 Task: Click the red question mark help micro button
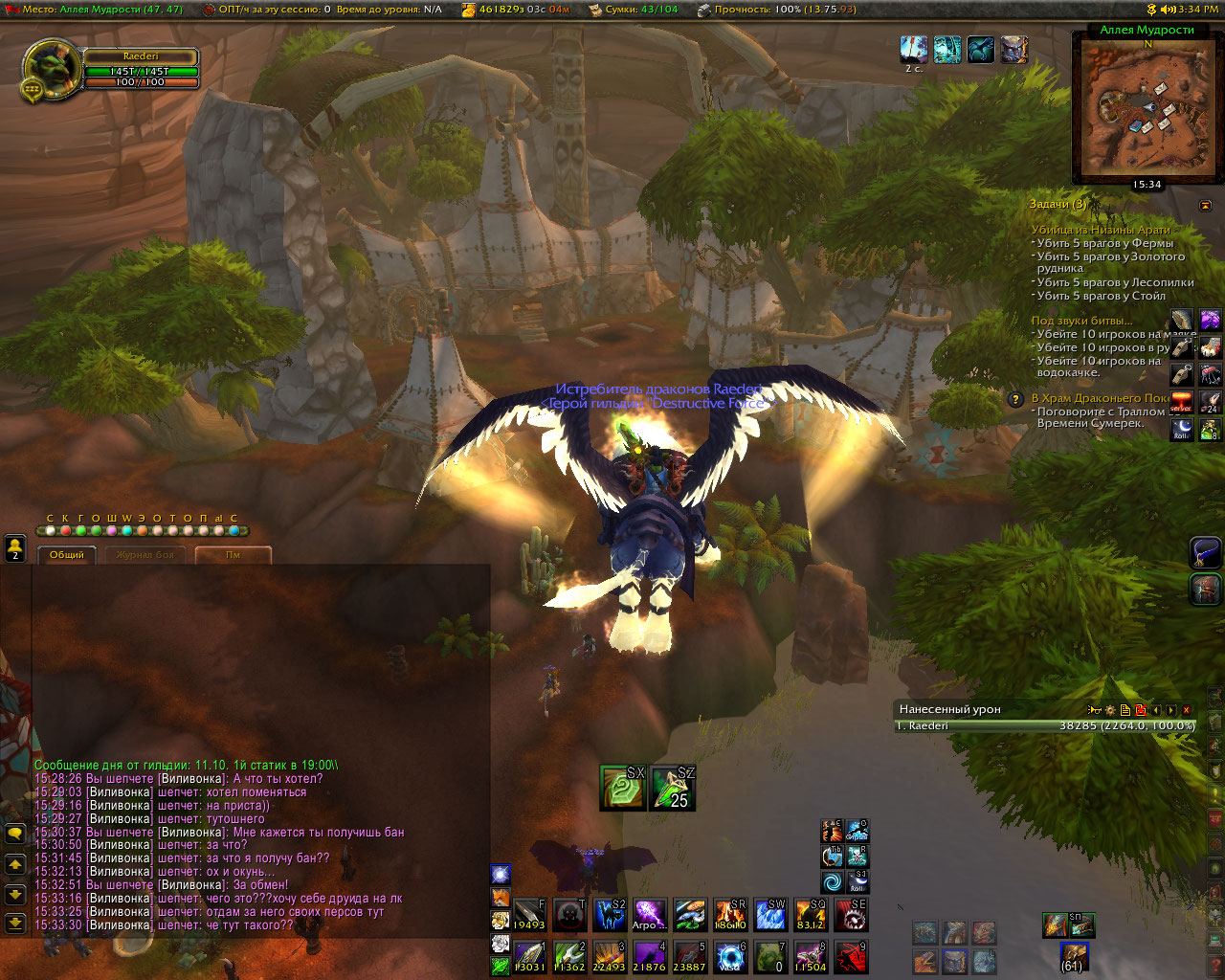tap(1215, 967)
